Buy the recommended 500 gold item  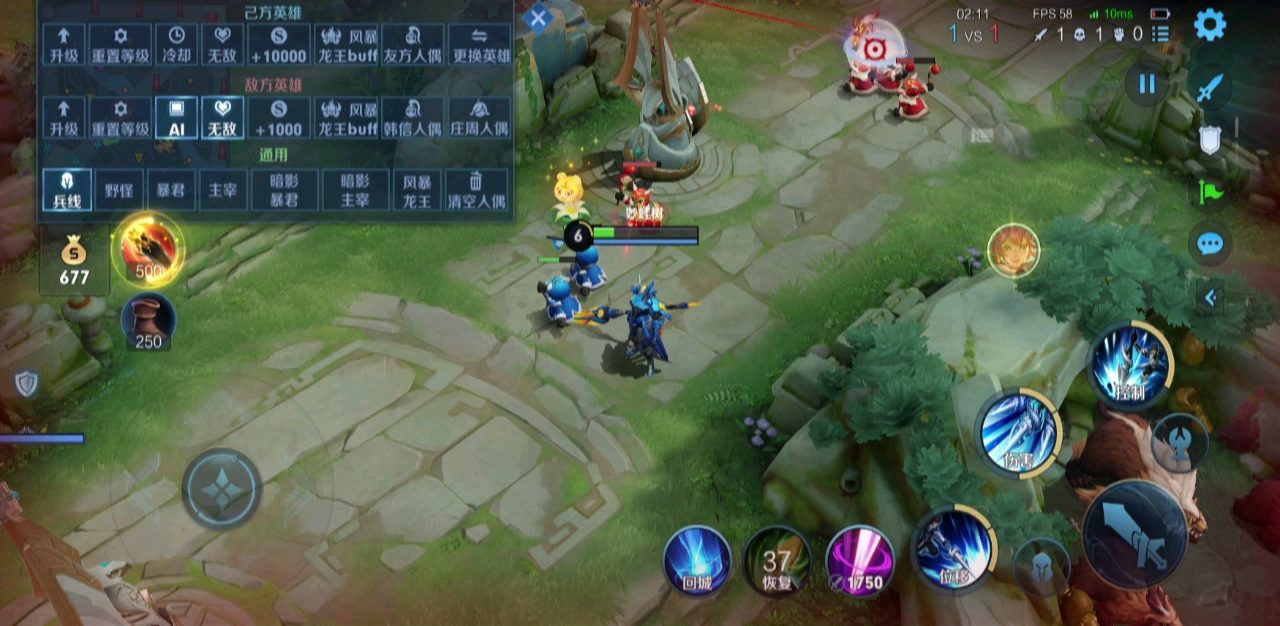(148, 248)
